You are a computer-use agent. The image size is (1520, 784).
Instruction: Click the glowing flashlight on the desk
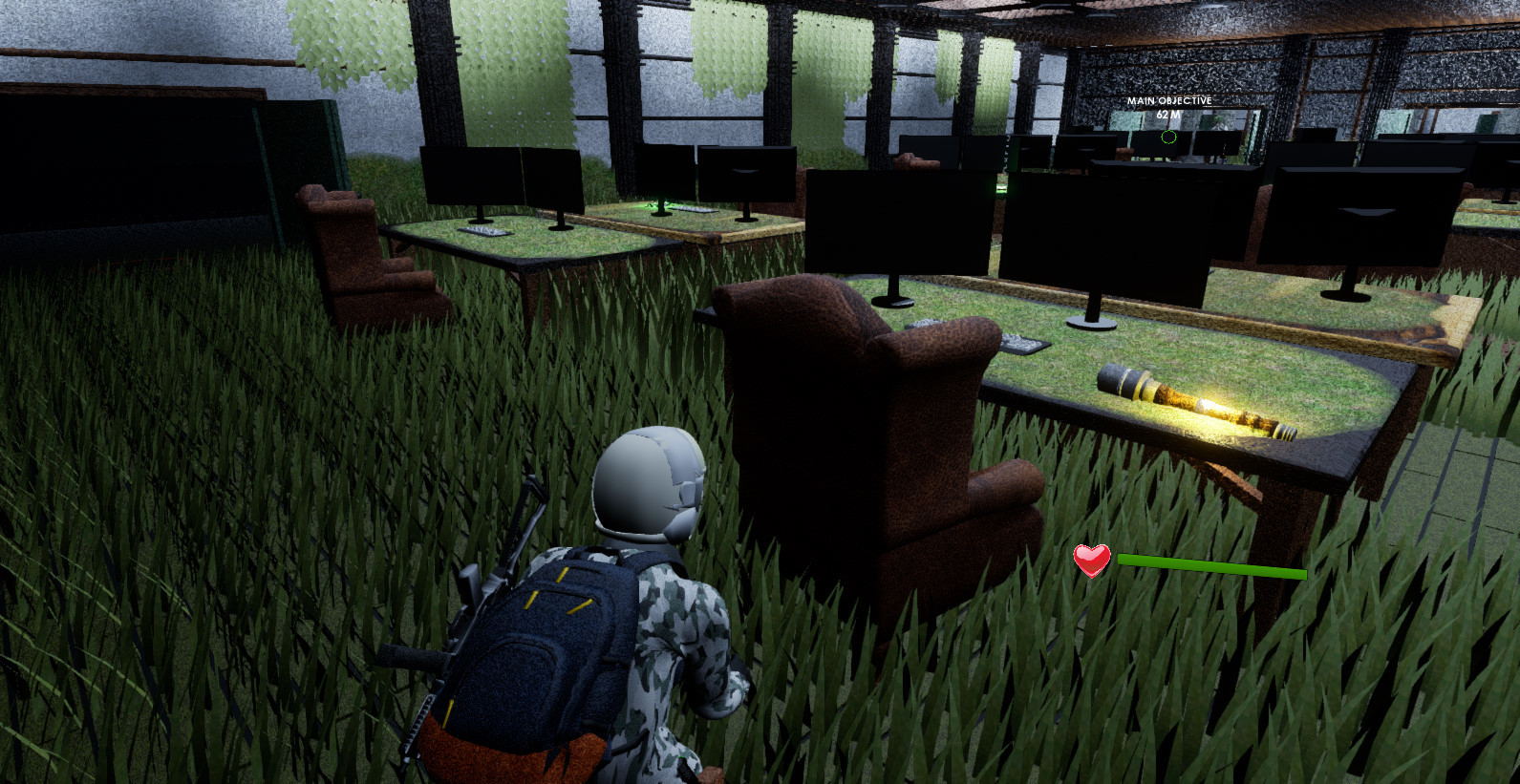pyautogui.click(x=1194, y=401)
